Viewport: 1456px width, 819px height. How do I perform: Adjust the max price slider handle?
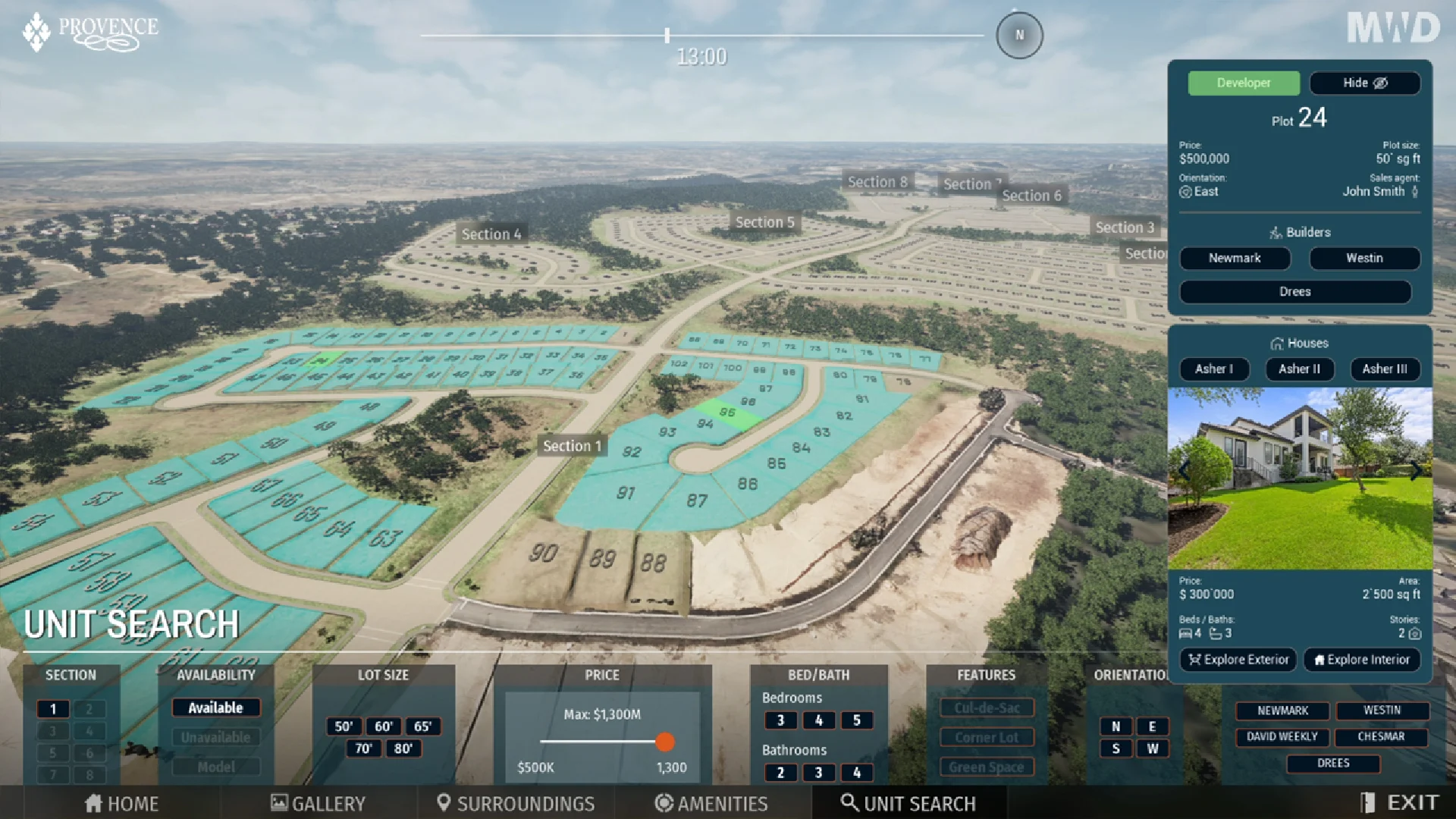664,742
